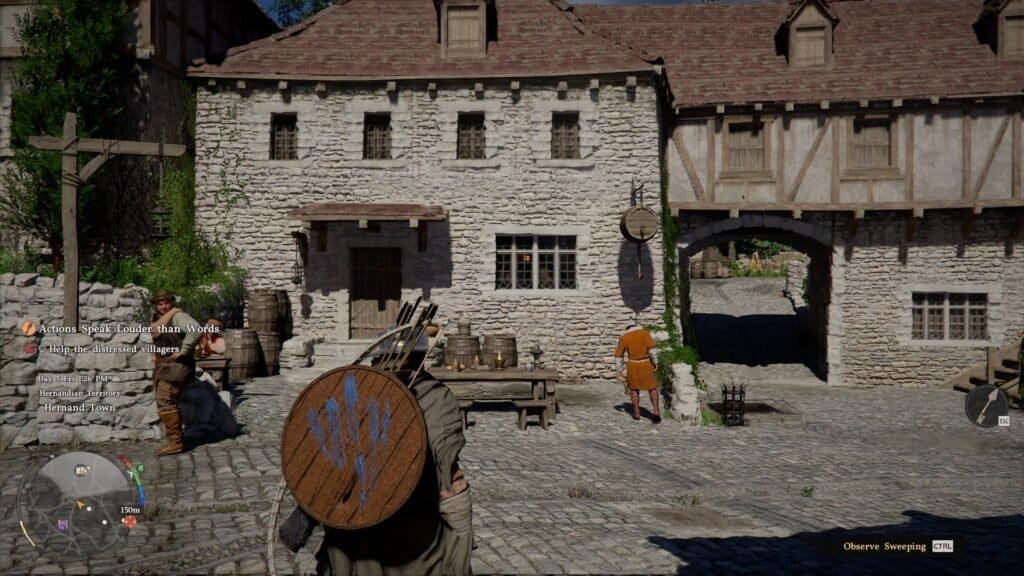The height and width of the screenshot is (576, 1024).
Task: Click the purple marker on the minimap
Action: pyautogui.click(x=63, y=524)
